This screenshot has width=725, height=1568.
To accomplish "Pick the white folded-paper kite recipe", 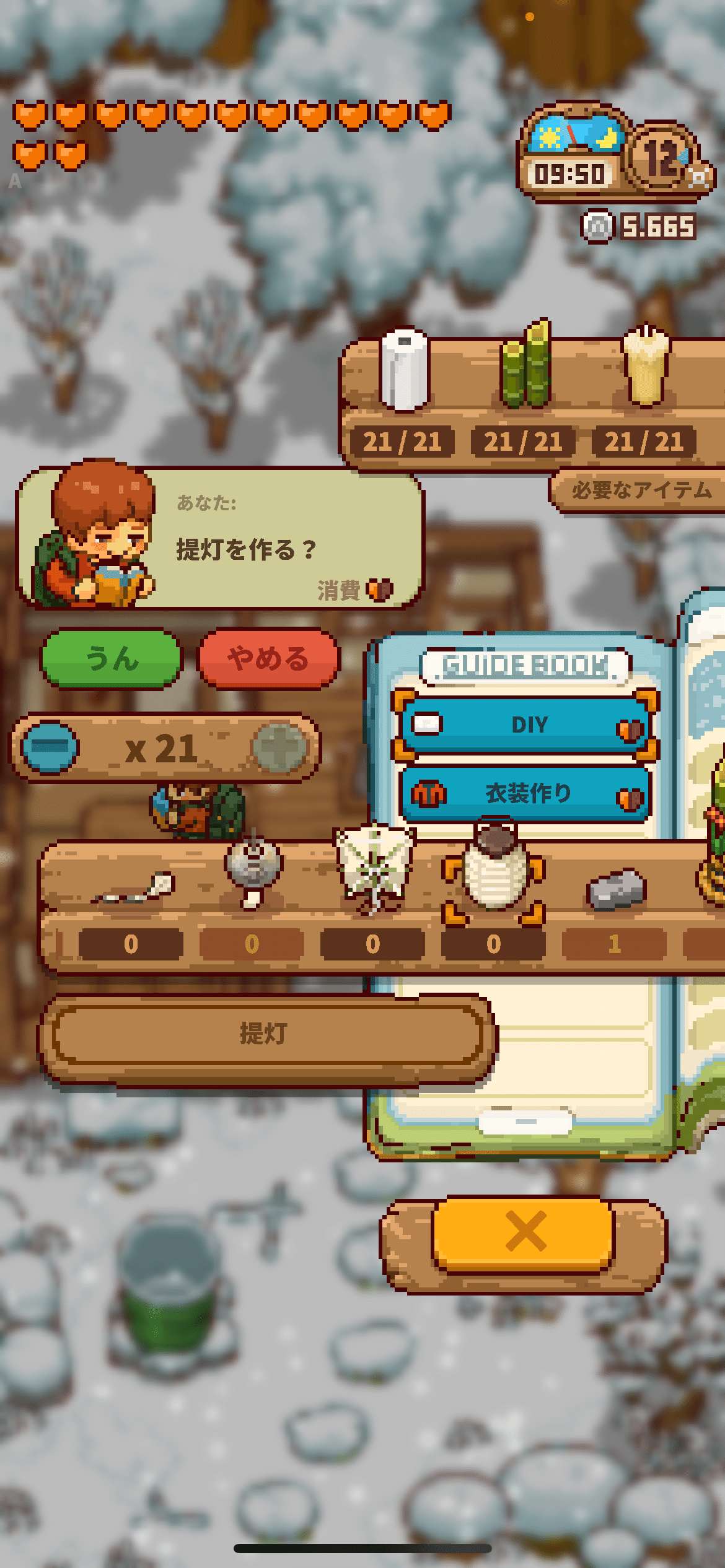I will pos(374,867).
